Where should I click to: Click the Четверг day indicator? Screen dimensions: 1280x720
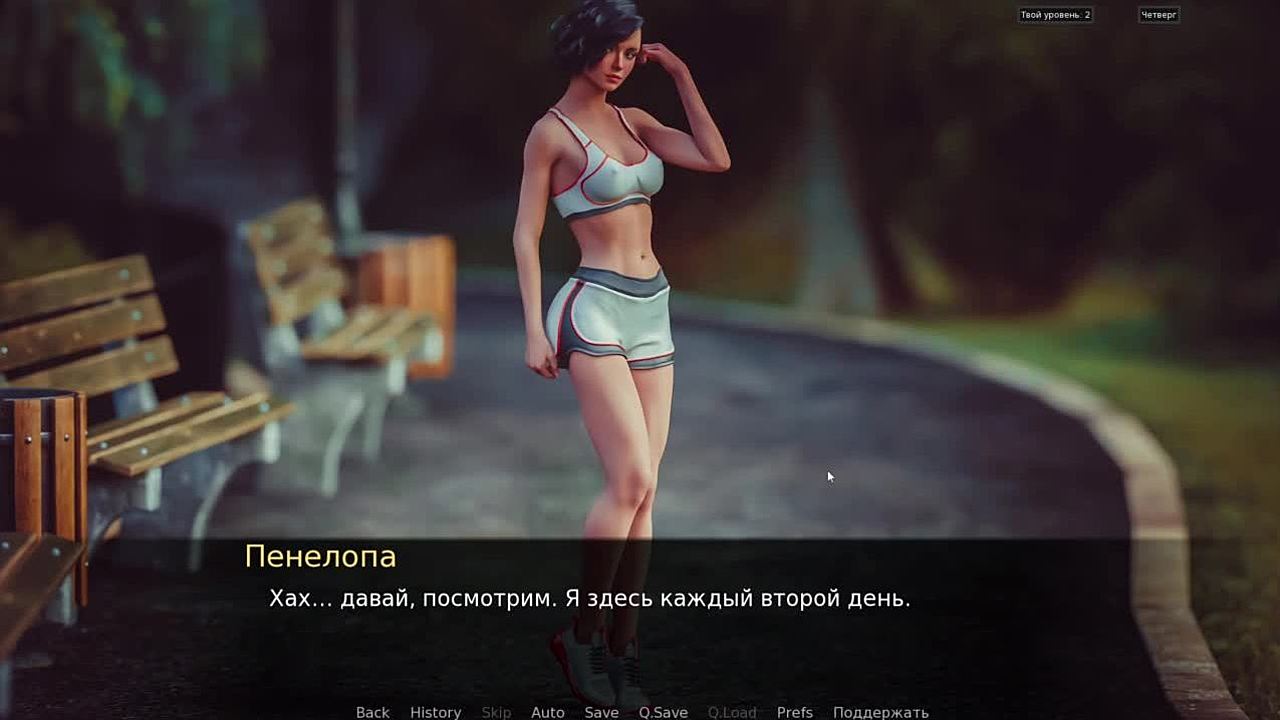click(1159, 15)
